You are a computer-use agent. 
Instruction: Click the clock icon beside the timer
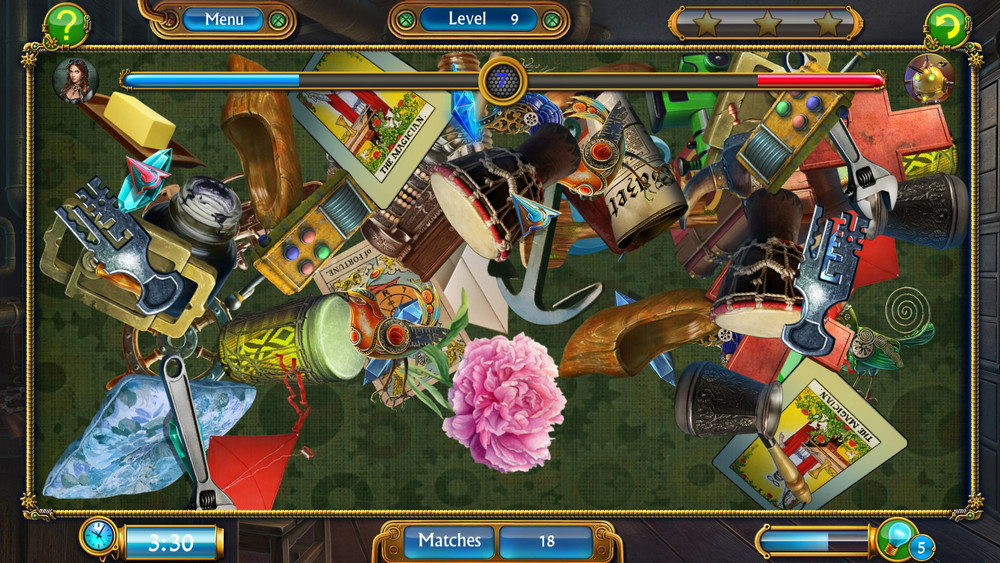[99, 537]
